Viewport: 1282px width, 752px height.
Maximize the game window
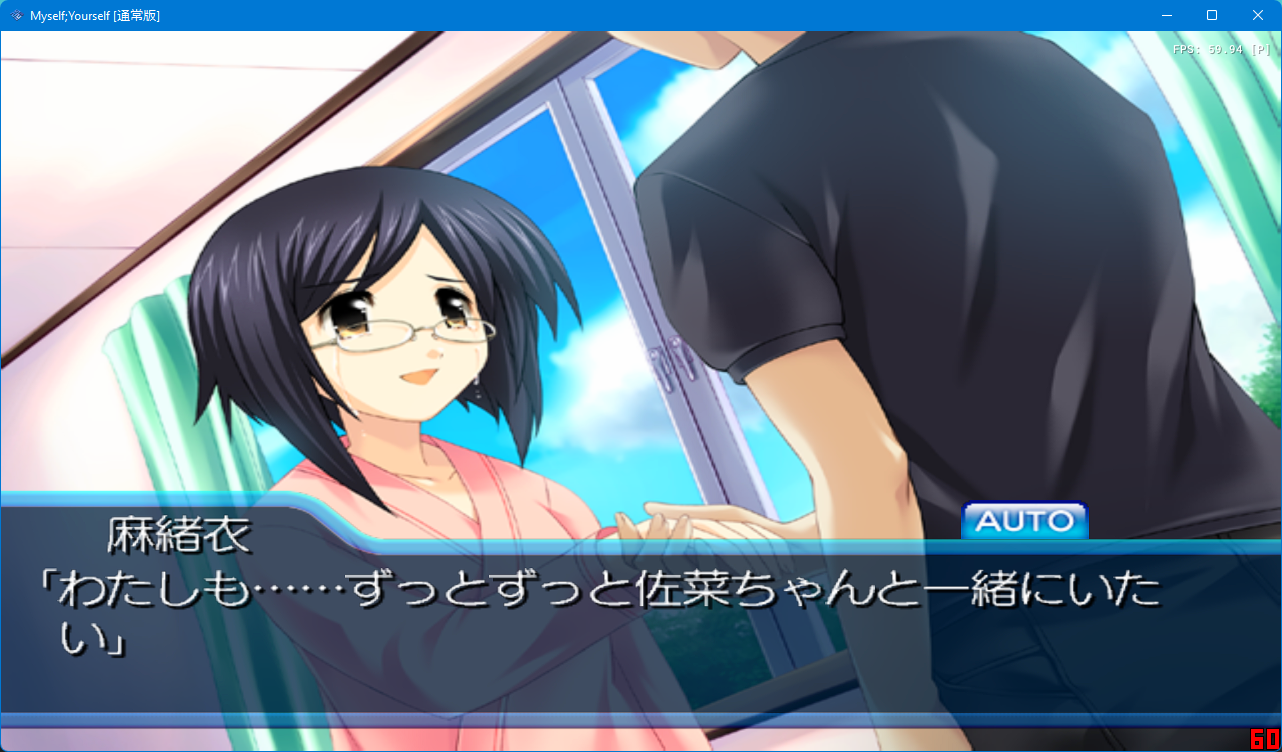(x=1211, y=15)
